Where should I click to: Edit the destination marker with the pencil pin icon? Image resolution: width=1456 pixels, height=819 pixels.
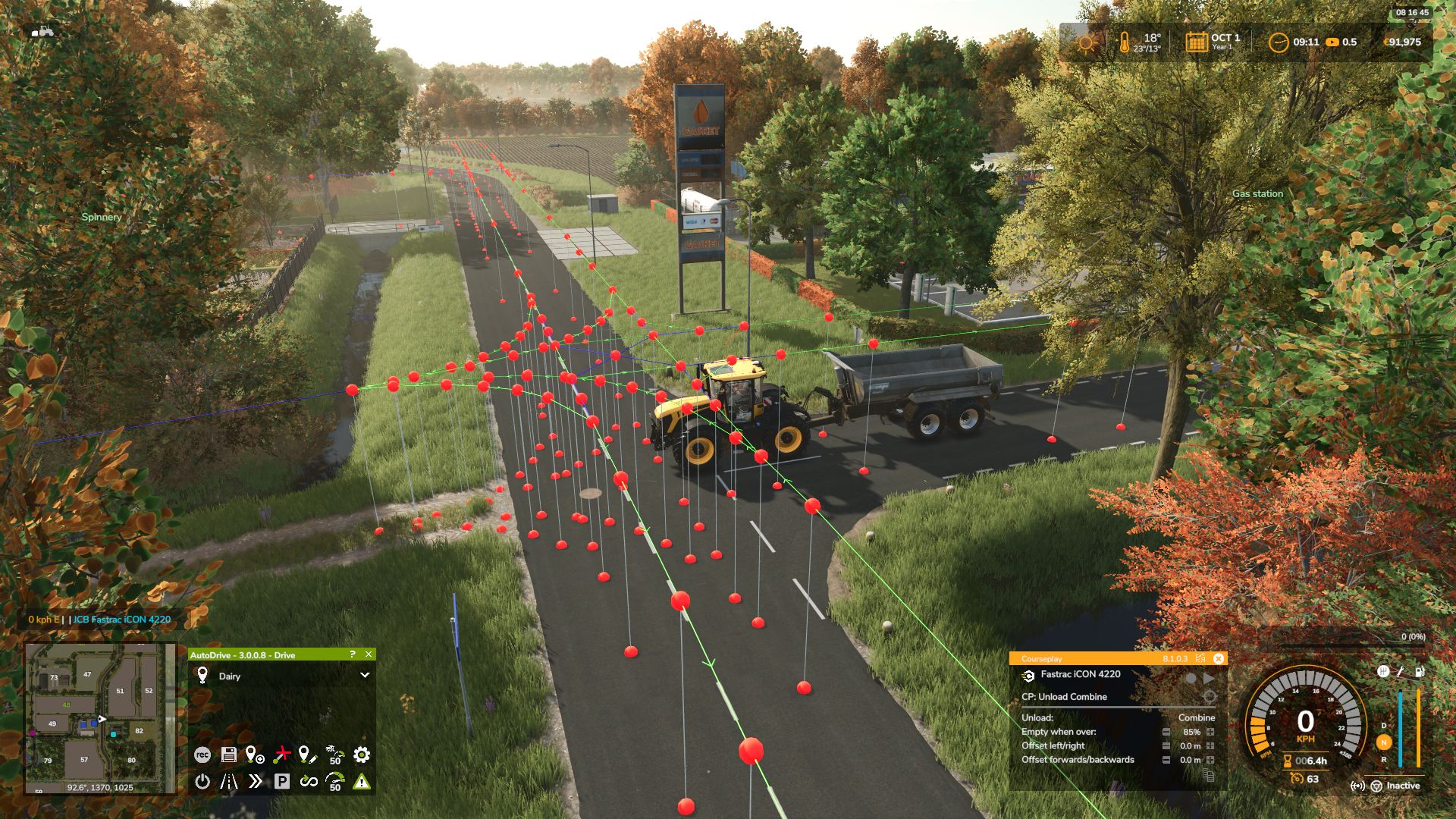coord(307,755)
